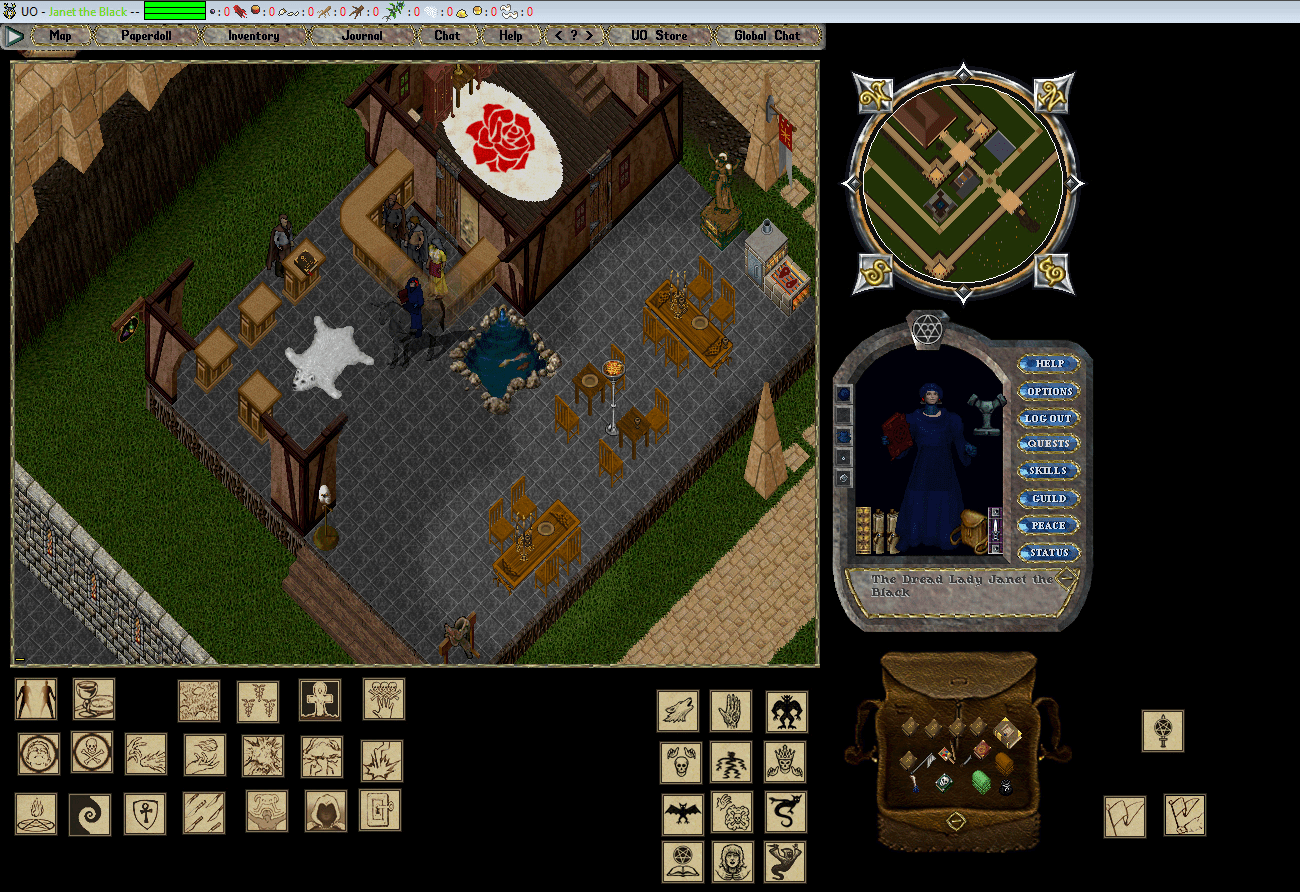This screenshot has height=892, width=1300.
Task: Cast Invisibility via the hooded-figure spell icon
Action: coord(323,814)
